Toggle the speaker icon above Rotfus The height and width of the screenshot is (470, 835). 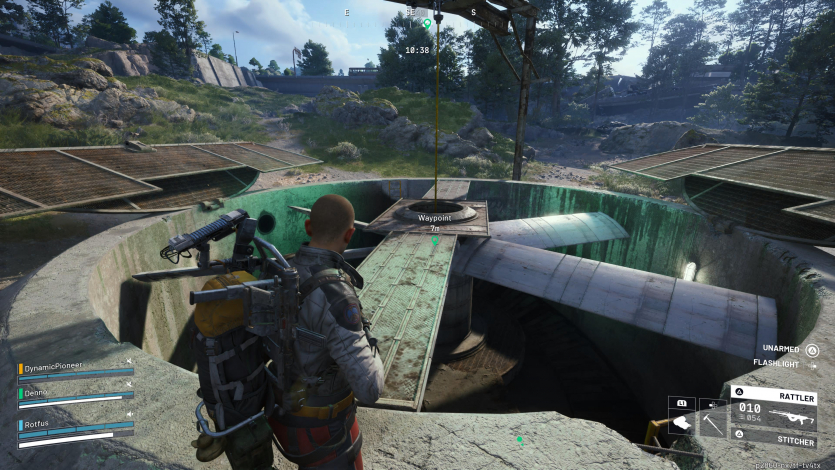tap(129, 412)
